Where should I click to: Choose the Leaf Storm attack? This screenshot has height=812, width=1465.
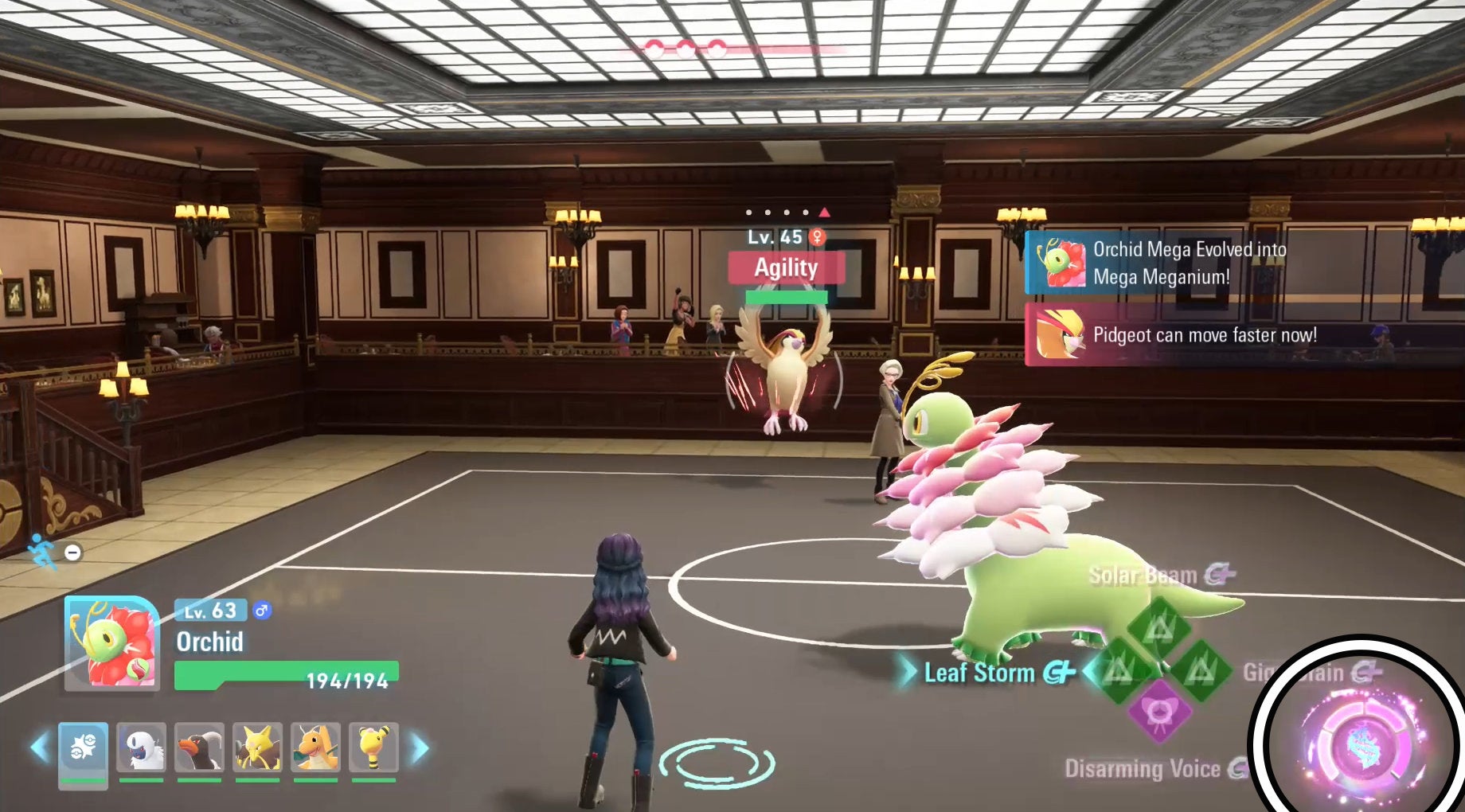click(979, 673)
